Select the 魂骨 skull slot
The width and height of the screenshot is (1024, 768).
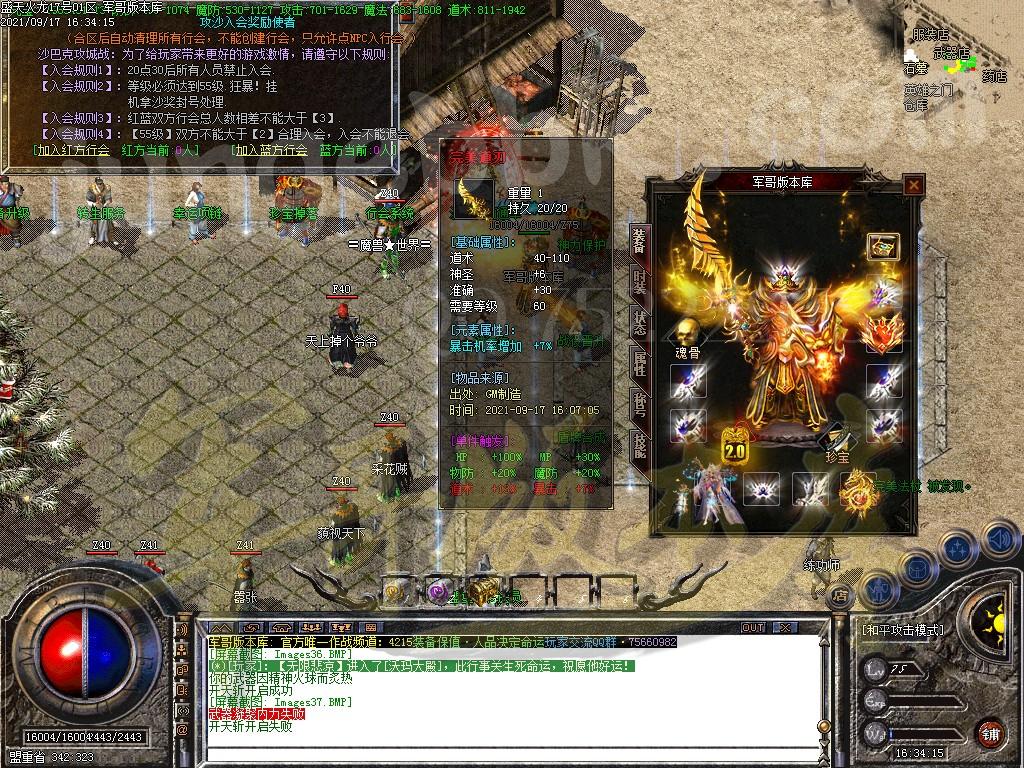686,332
